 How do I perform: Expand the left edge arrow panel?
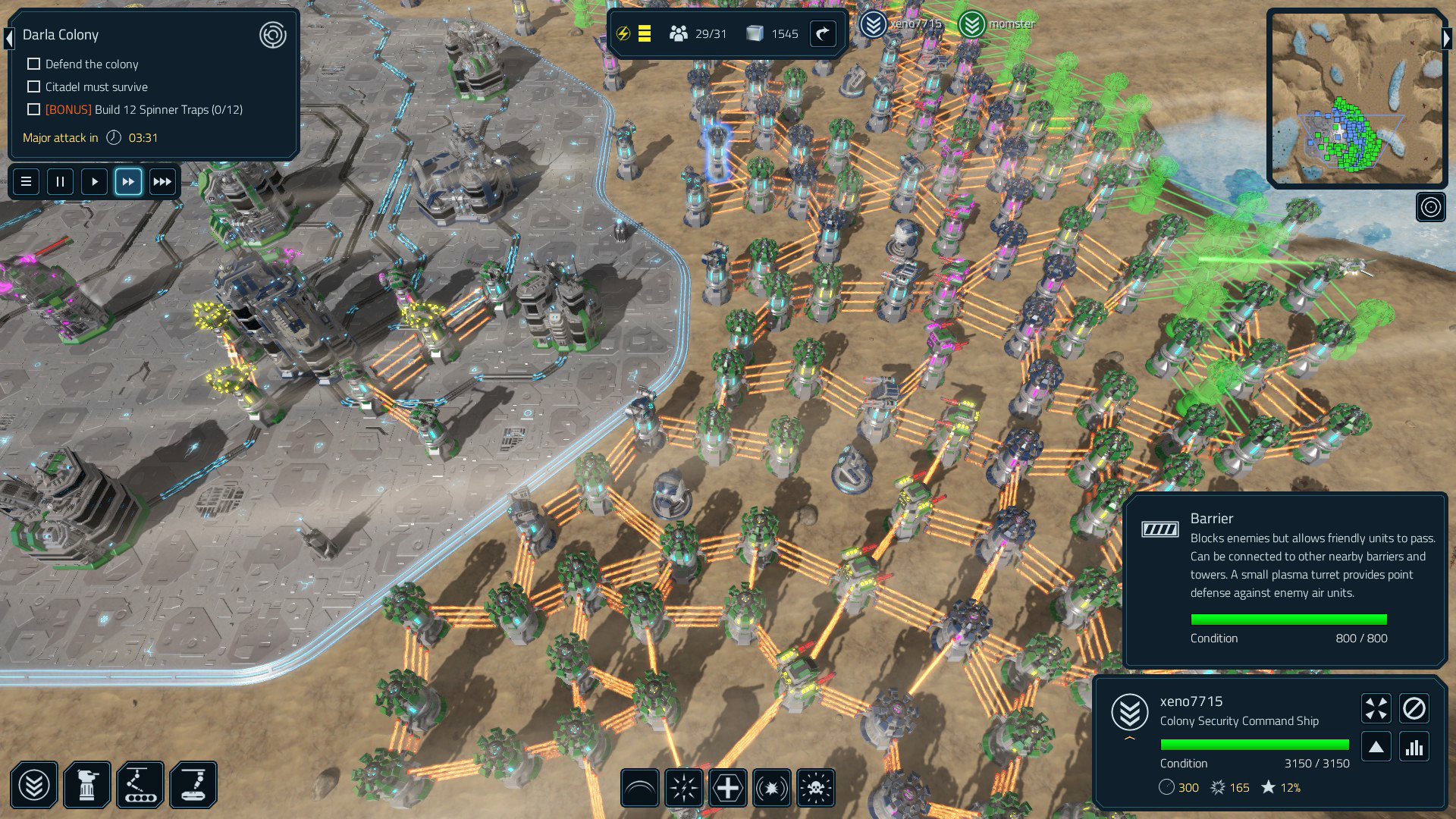tap(8, 39)
